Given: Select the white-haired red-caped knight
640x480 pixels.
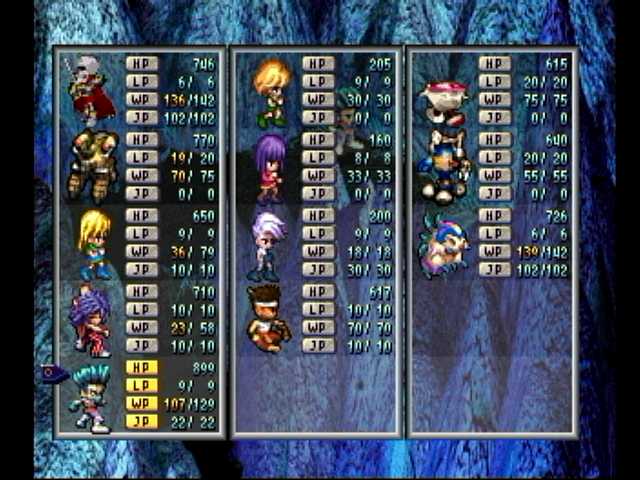Looking at the screenshot, I should click(90, 90).
